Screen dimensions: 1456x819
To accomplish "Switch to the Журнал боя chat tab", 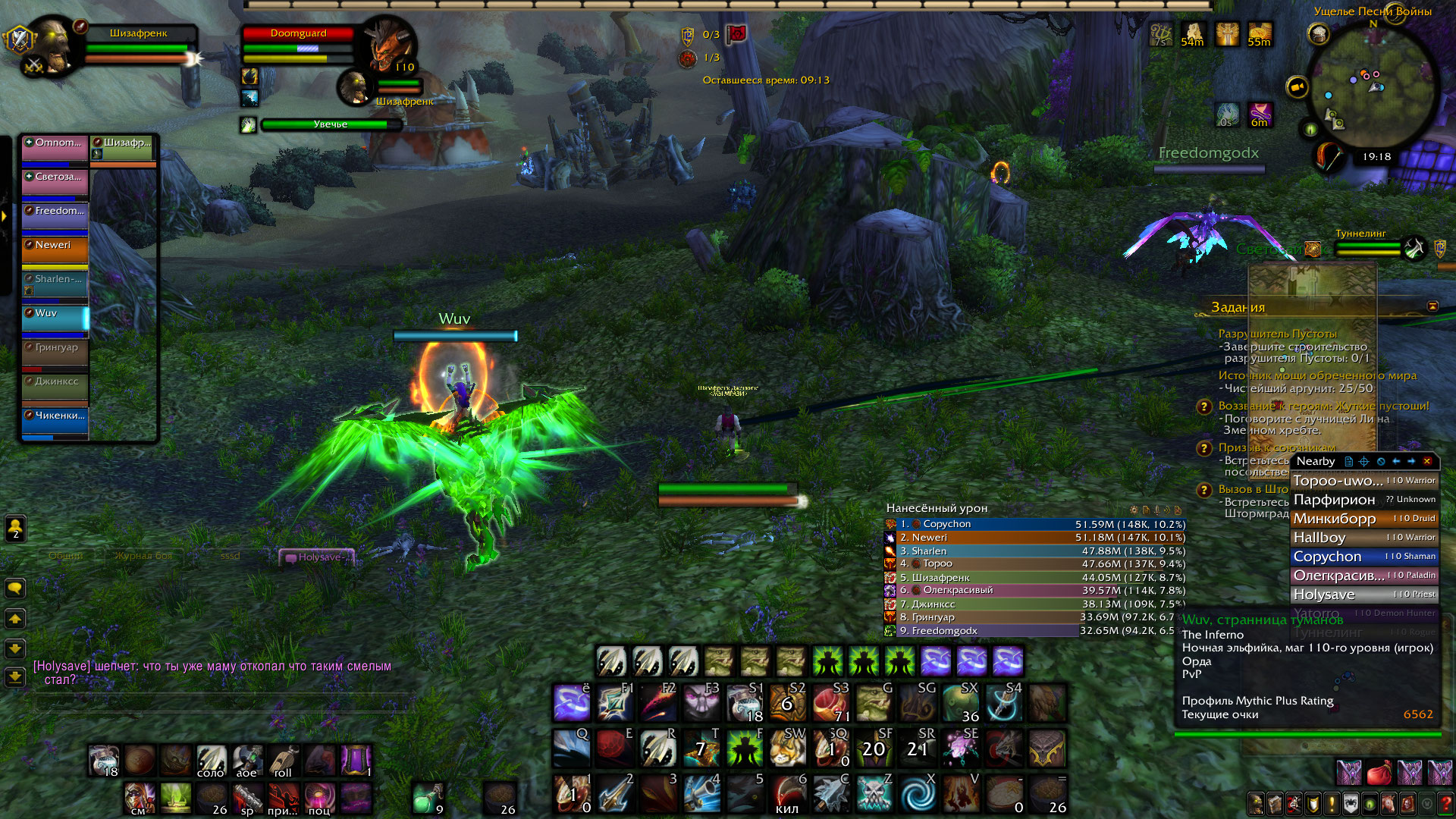I will click(x=143, y=556).
